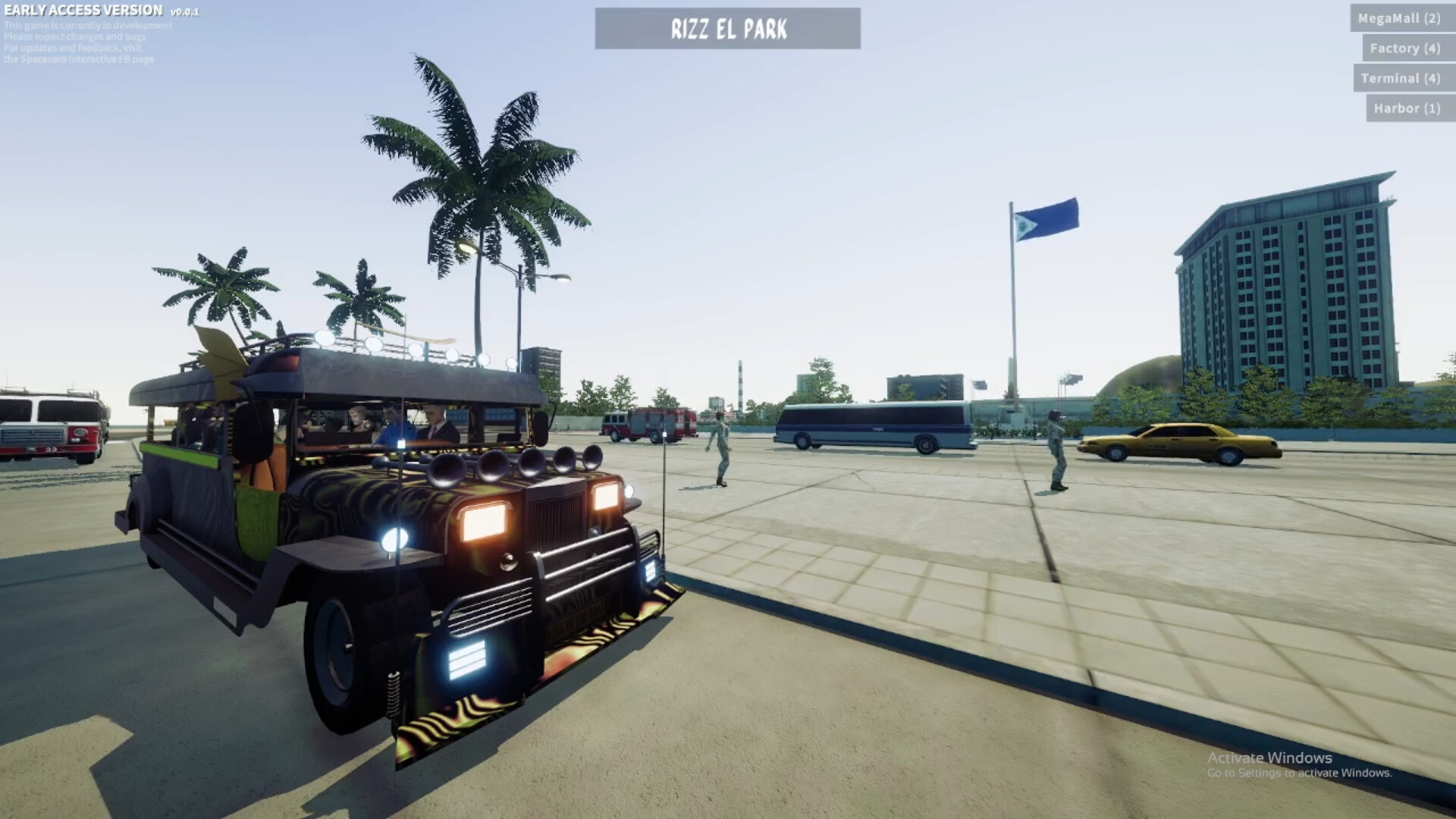
Task: Select the MegaMall (2) destination button
Action: tap(1399, 18)
